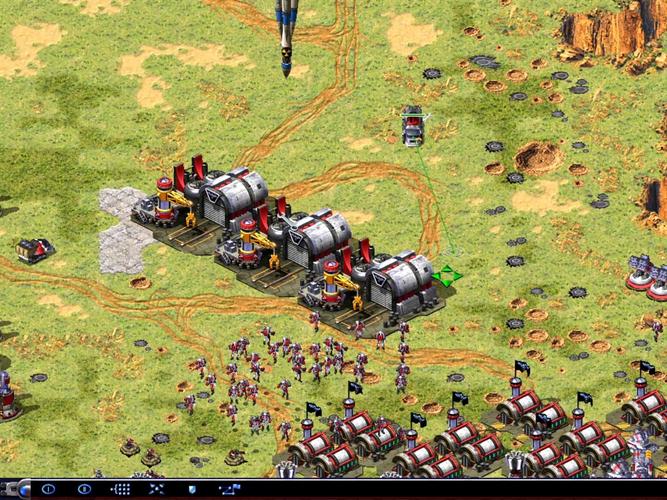Select the team 2 group button
667x500 pixels.
pyautogui.click(x=84, y=489)
